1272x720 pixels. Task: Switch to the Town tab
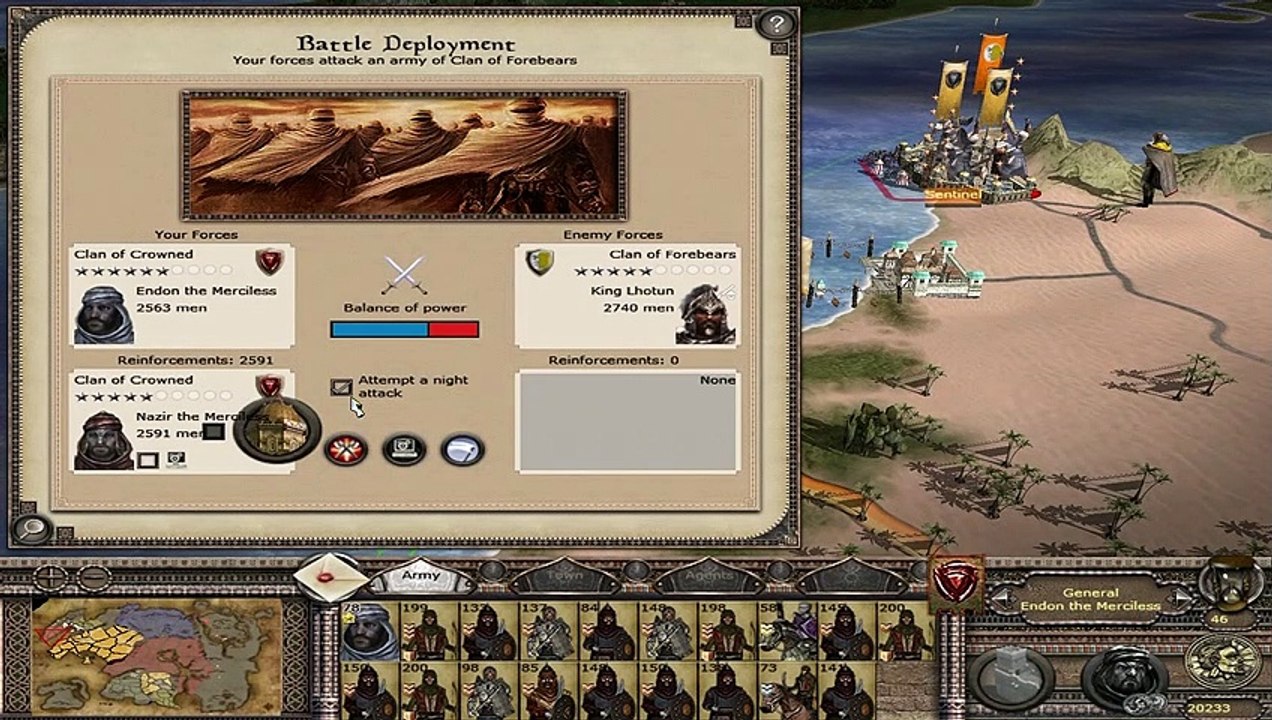click(565, 577)
